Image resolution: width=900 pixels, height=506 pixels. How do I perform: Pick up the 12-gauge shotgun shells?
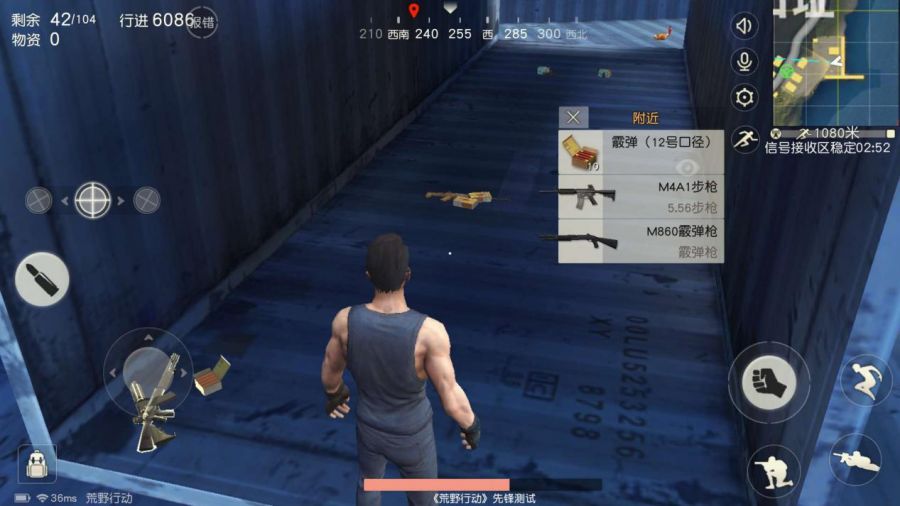point(640,153)
